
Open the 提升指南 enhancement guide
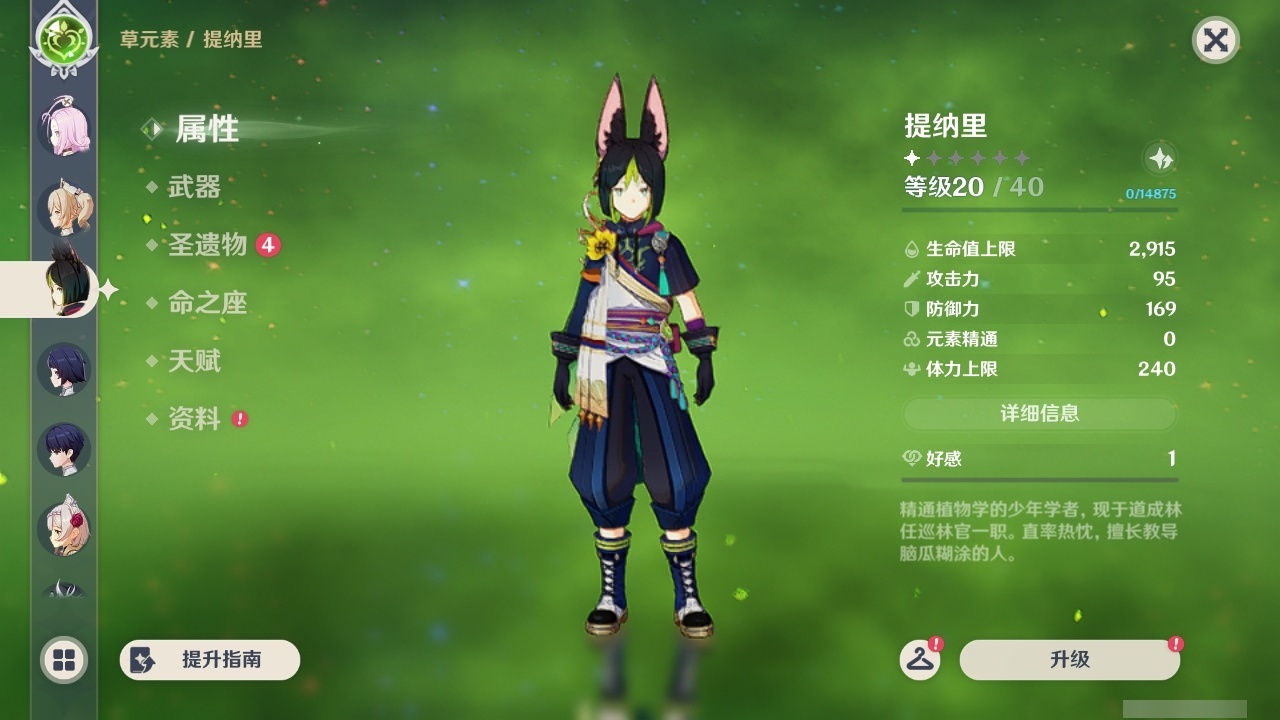pyautogui.click(x=209, y=660)
